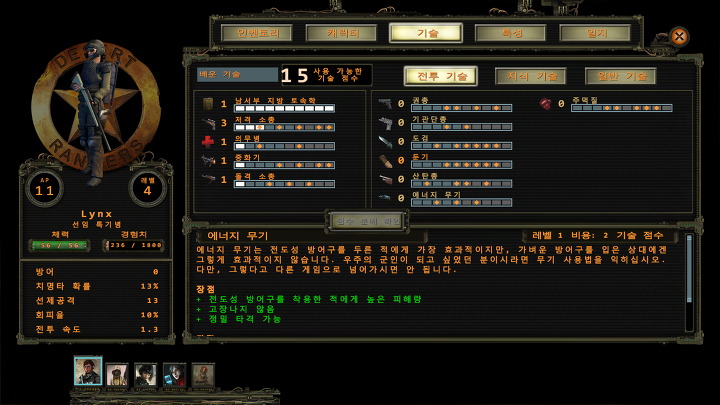
Task: Show the 전투 기술 skill category
Action: coord(440,76)
